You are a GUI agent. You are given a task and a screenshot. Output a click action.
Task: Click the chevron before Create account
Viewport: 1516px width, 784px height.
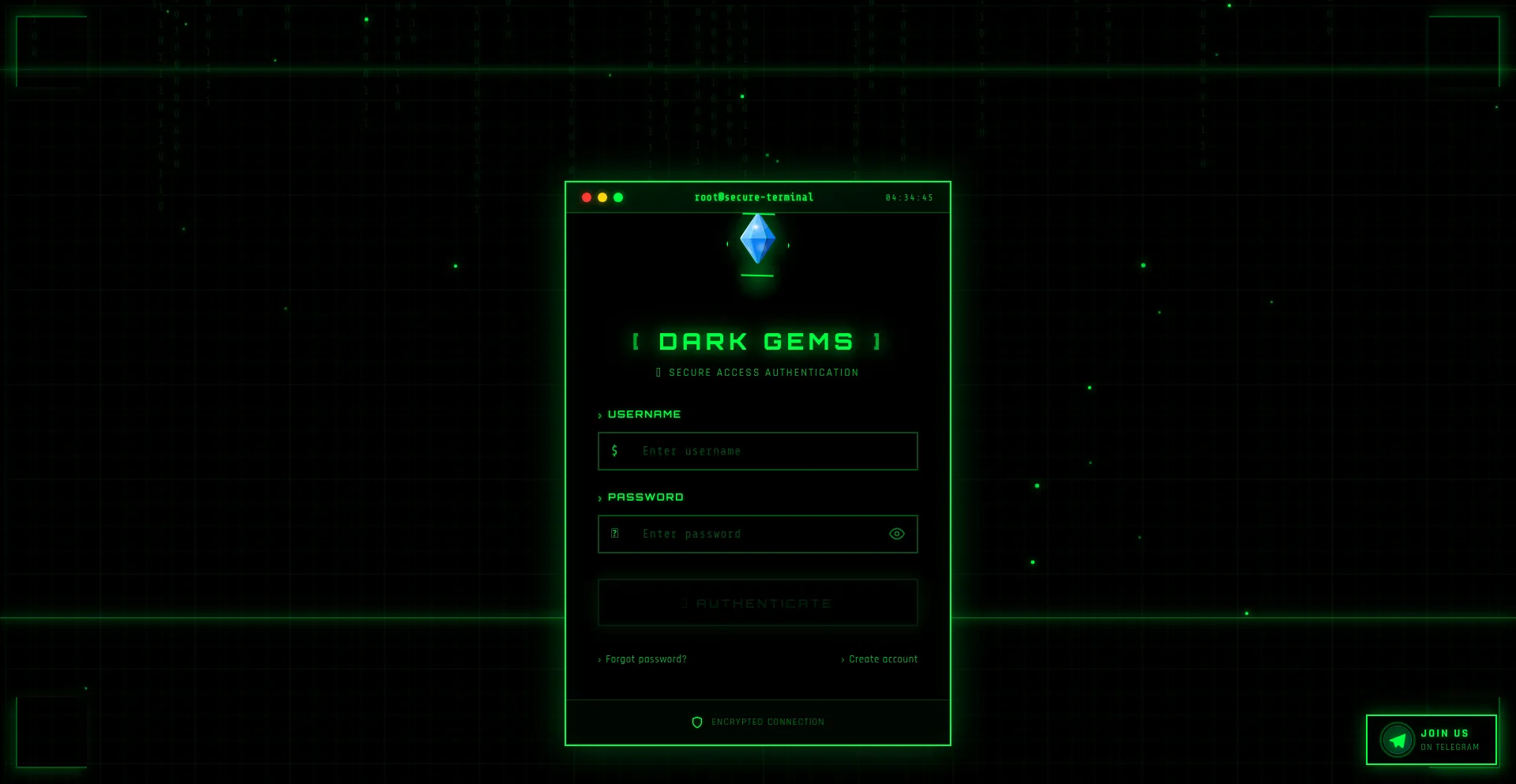842,659
